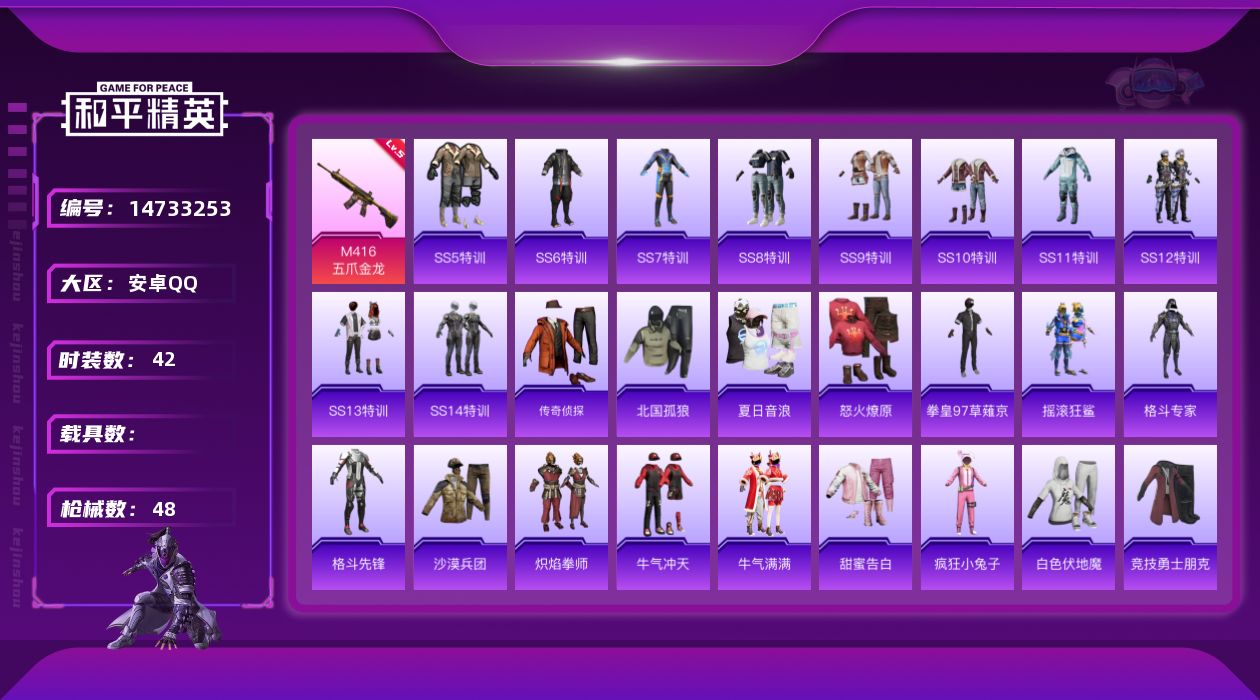Open the 疯狂小兔子 outfit tile
The width and height of the screenshot is (1260, 700).
(967, 517)
